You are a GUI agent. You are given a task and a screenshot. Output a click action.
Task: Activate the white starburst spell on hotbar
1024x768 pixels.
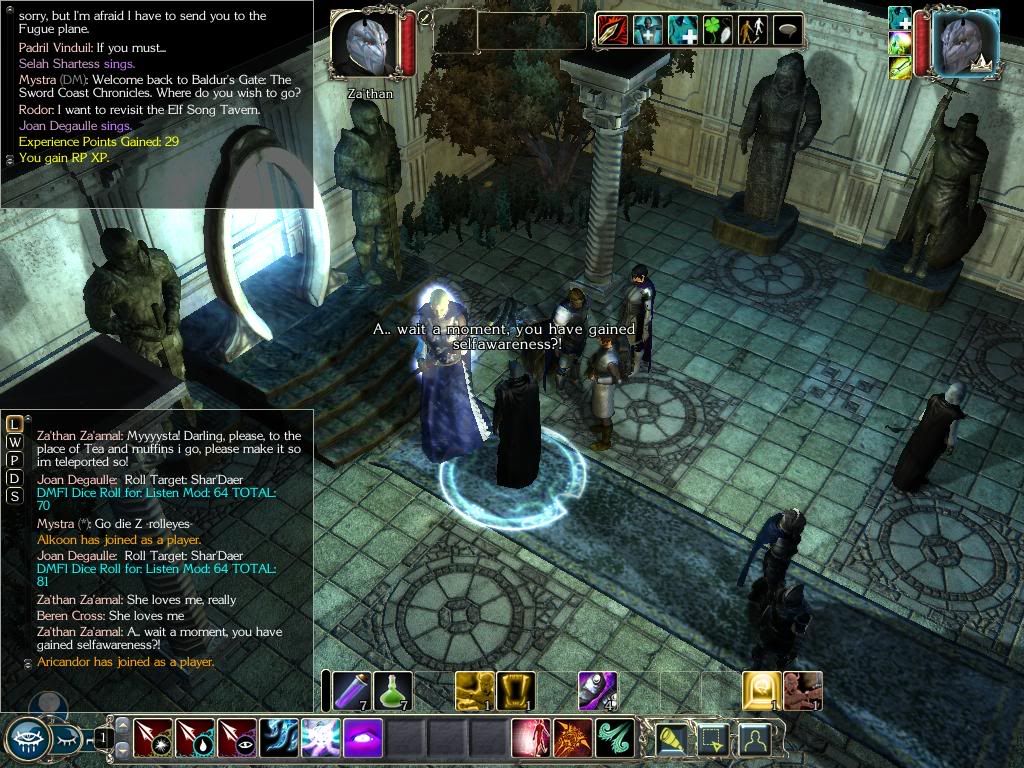[x=321, y=739]
